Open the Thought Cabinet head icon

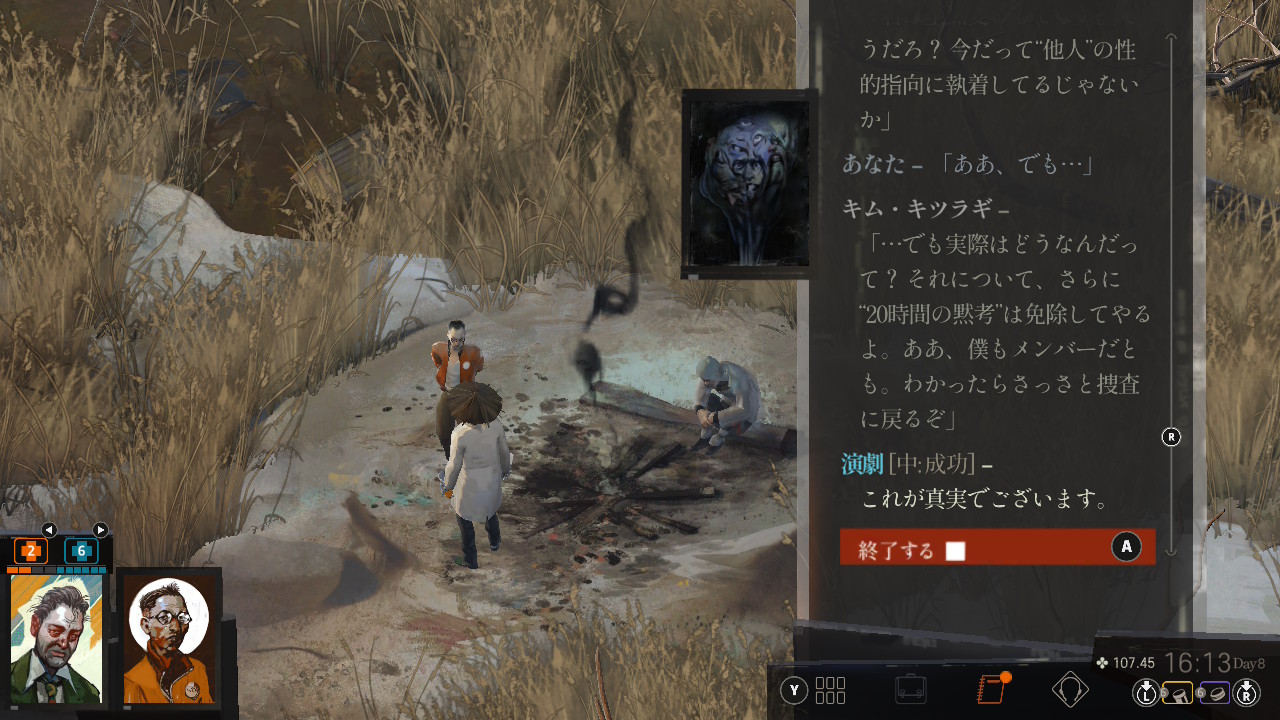coord(1070,689)
